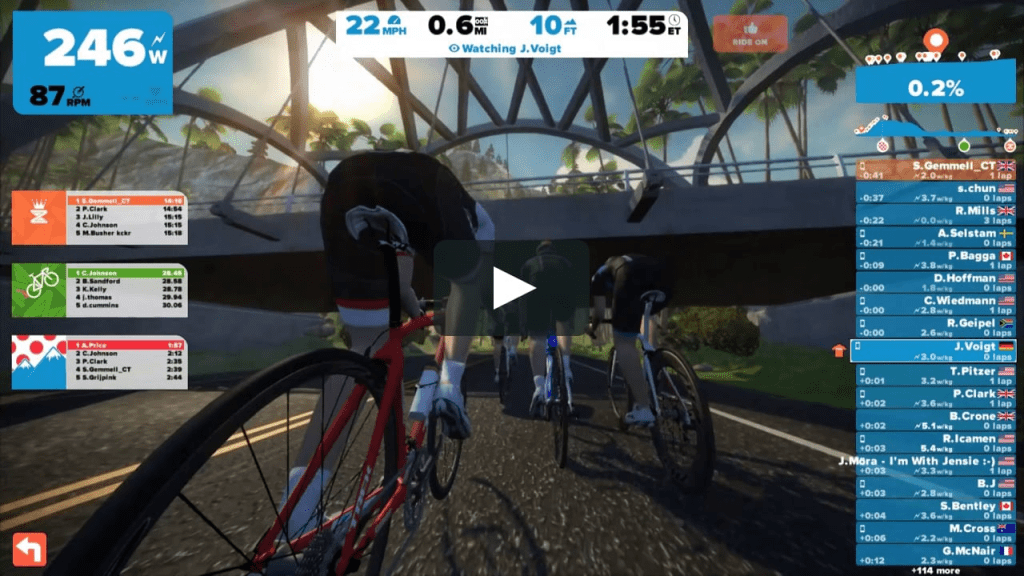Image resolution: width=1024 pixels, height=576 pixels.
Task: Select S.Bentley in the riders list
Action: click(936, 510)
